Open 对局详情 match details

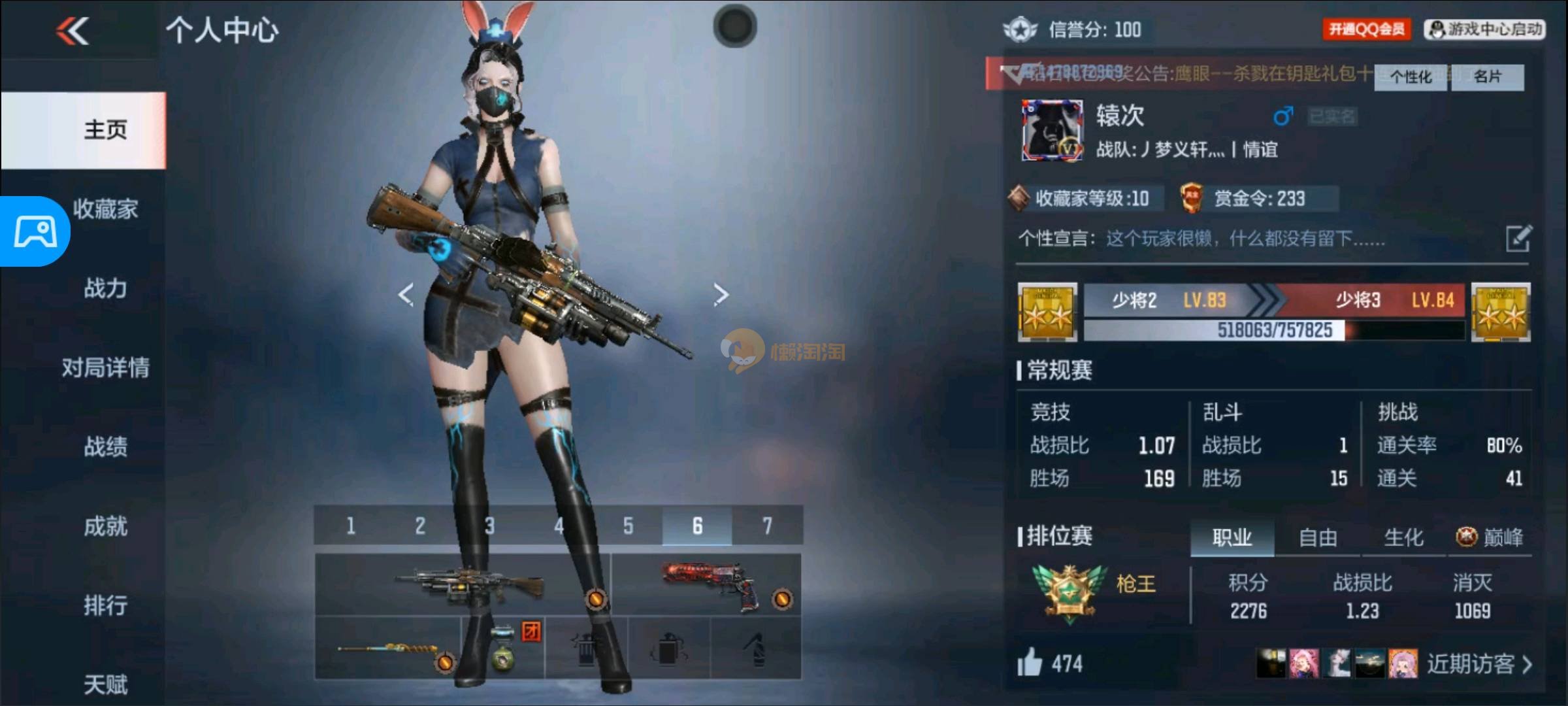(105, 367)
